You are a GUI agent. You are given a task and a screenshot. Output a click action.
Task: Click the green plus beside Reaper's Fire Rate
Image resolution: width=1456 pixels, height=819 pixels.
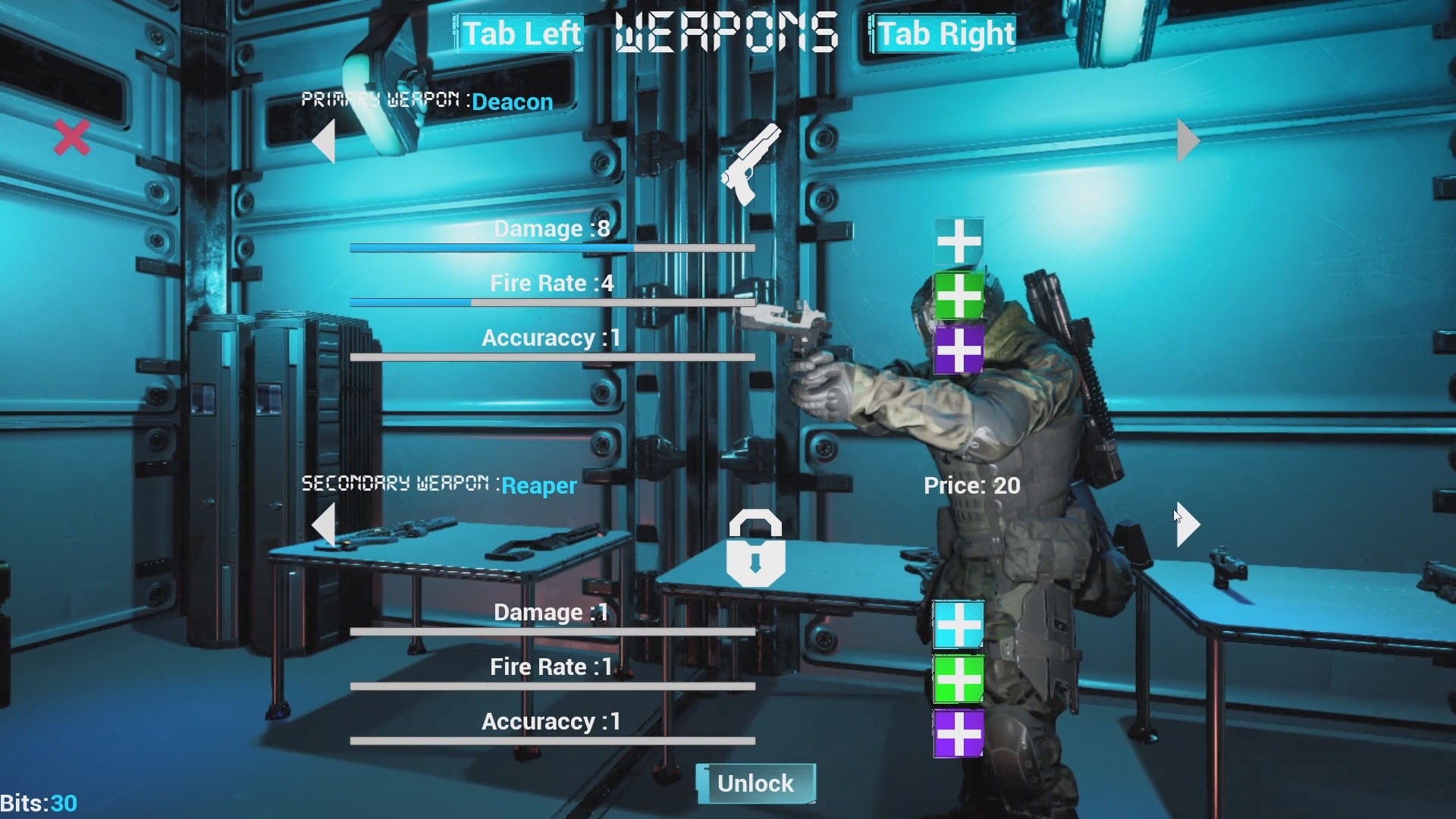pos(959,679)
